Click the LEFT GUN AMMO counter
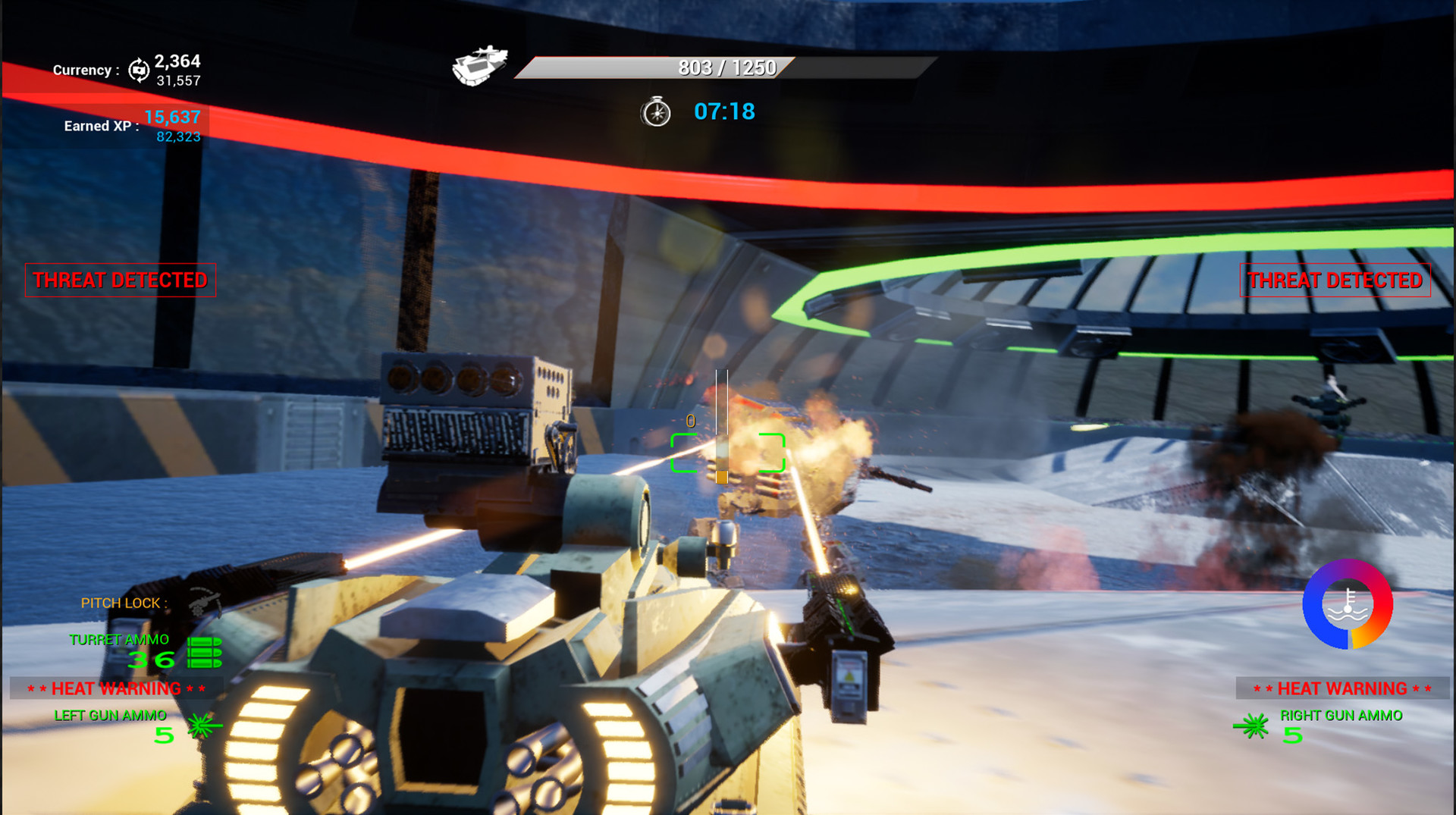Viewport: 1456px width, 815px height. coord(110,715)
